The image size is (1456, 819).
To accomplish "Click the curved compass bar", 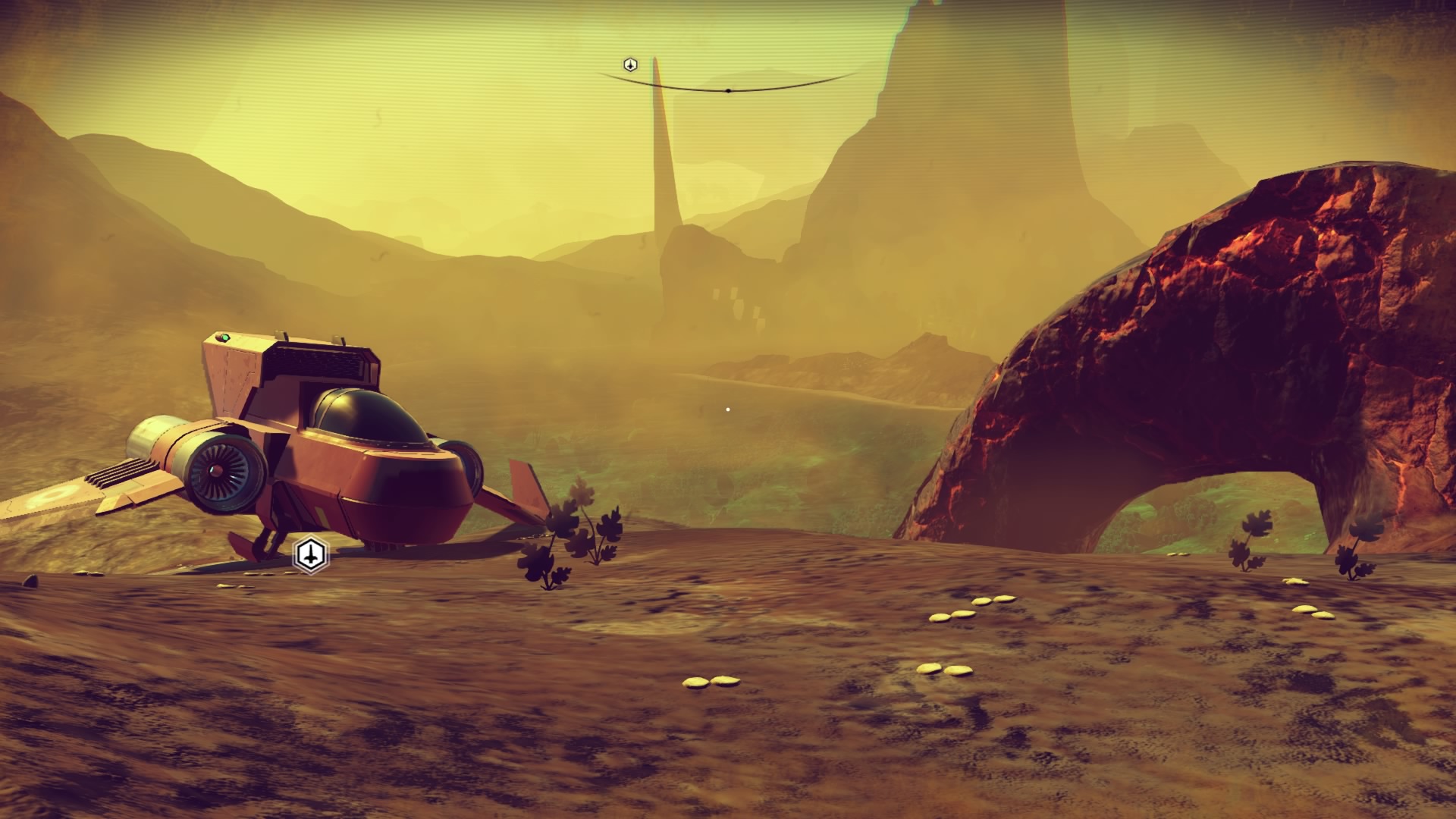I will [728, 89].
